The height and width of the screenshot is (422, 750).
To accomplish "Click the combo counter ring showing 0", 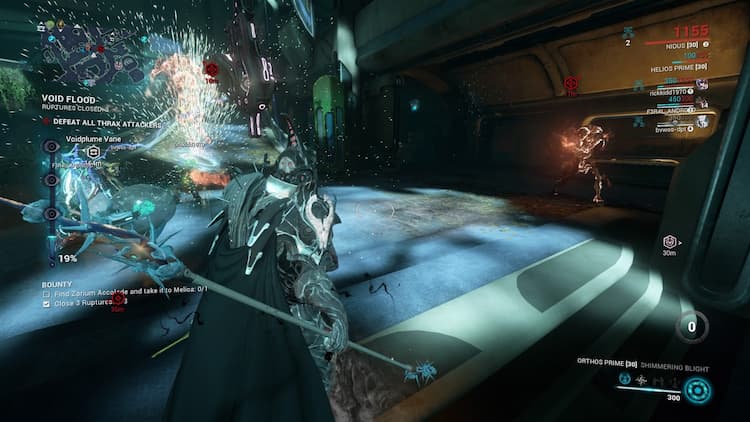I will click(x=692, y=326).
